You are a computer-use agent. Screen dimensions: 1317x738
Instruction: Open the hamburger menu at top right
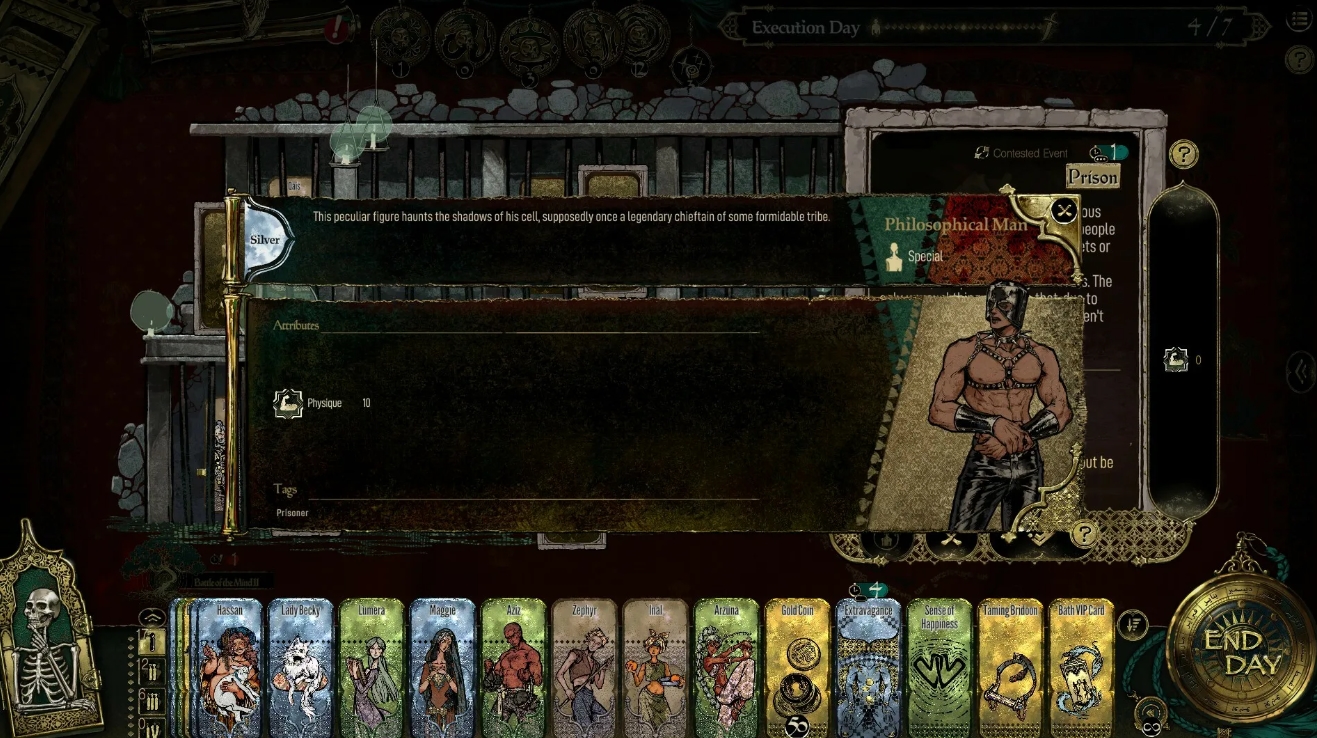[1299, 18]
